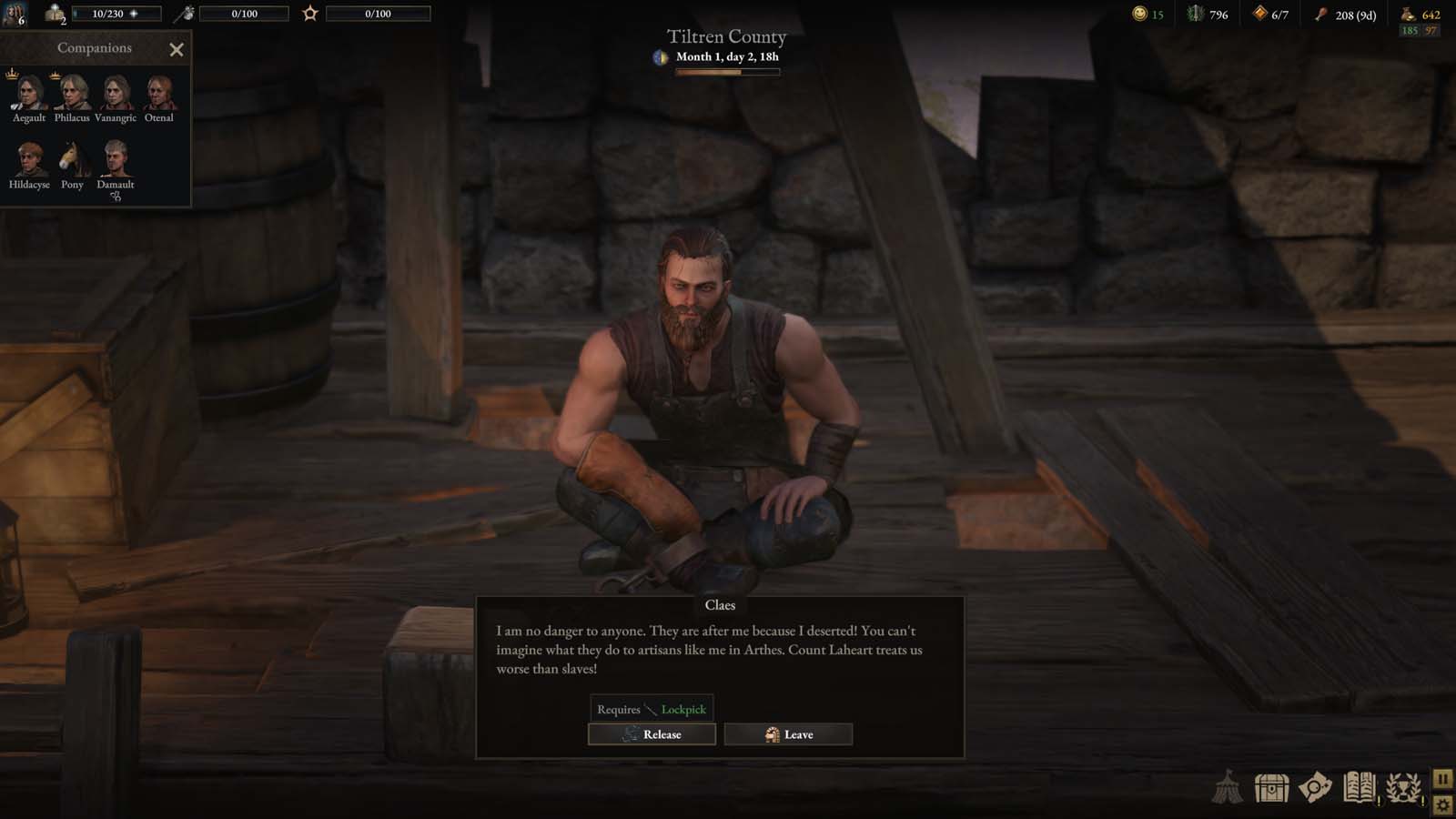The image size is (1456, 819).
Task: Select Hildacyse's portrait
Action: point(27,162)
